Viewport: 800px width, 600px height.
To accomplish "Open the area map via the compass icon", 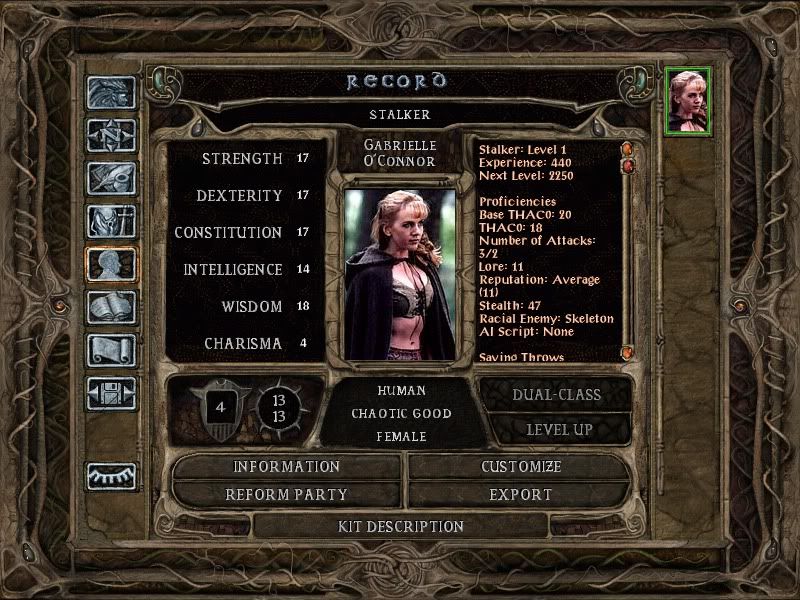I will click(x=111, y=135).
